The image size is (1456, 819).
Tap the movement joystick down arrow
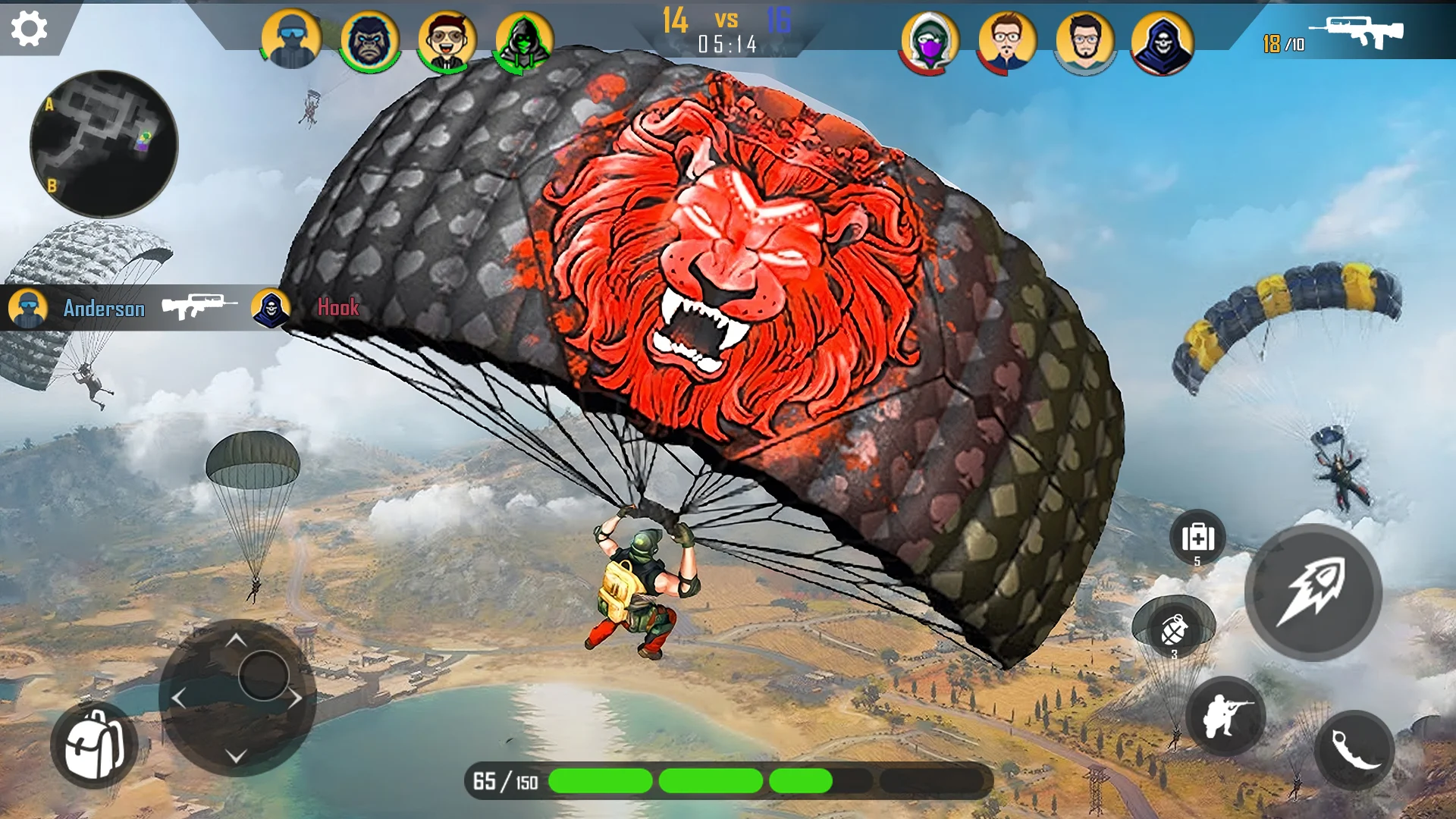pos(236,756)
